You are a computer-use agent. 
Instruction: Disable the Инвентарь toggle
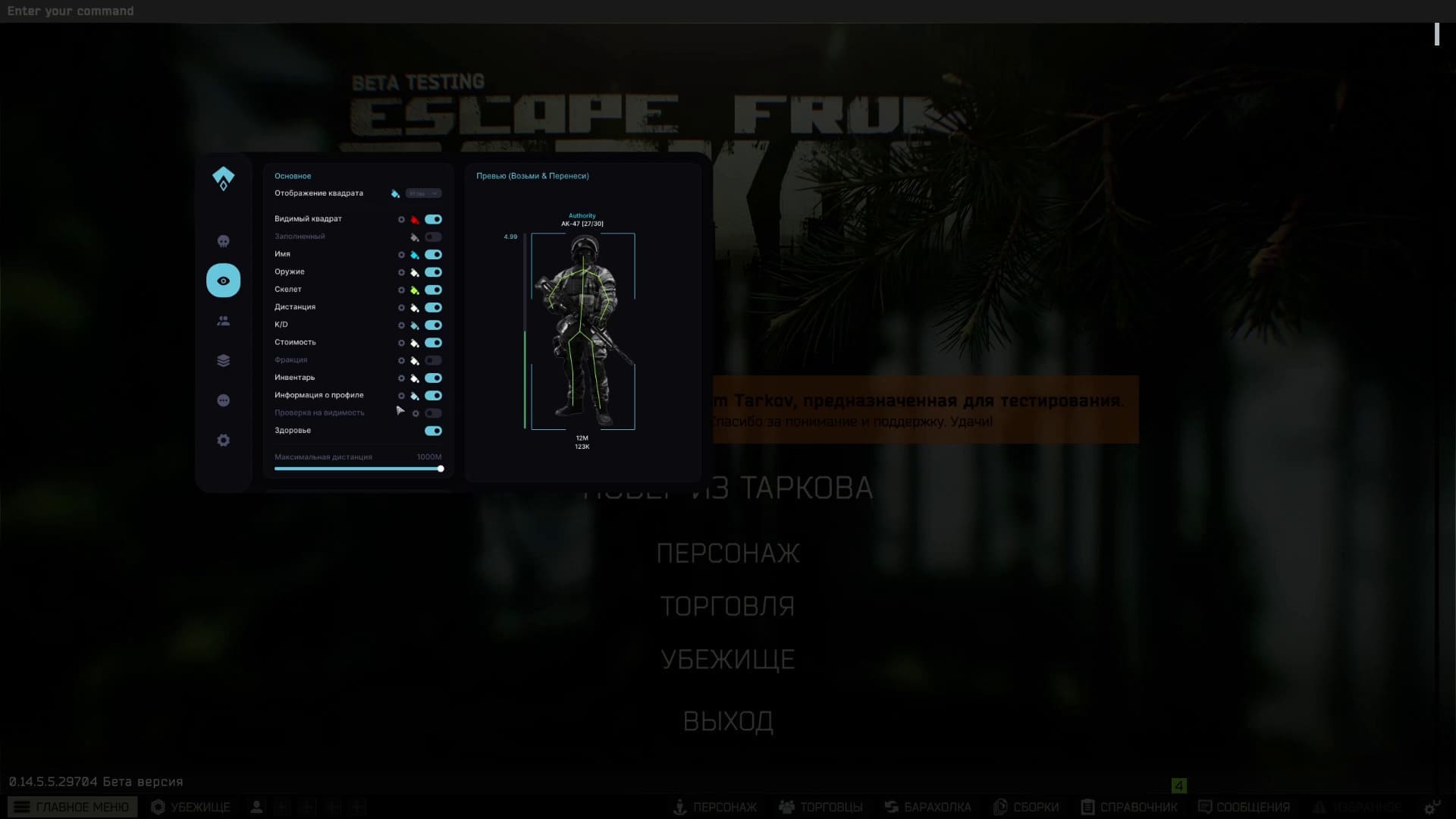(433, 378)
